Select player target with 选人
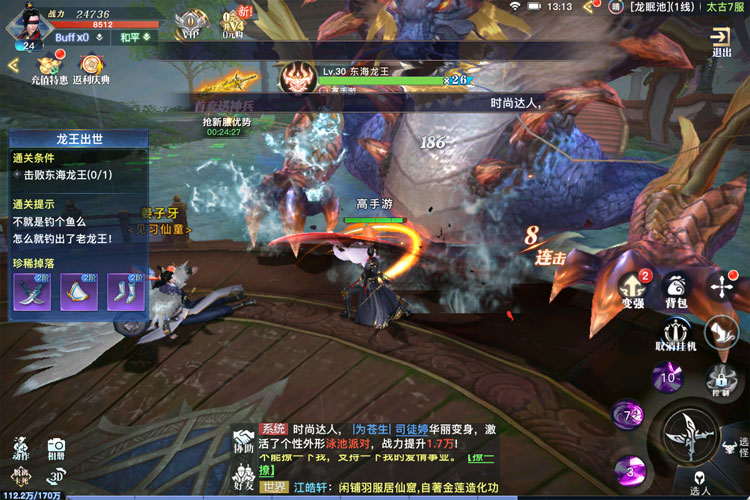750x500 pixels. (x=700, y=483)
